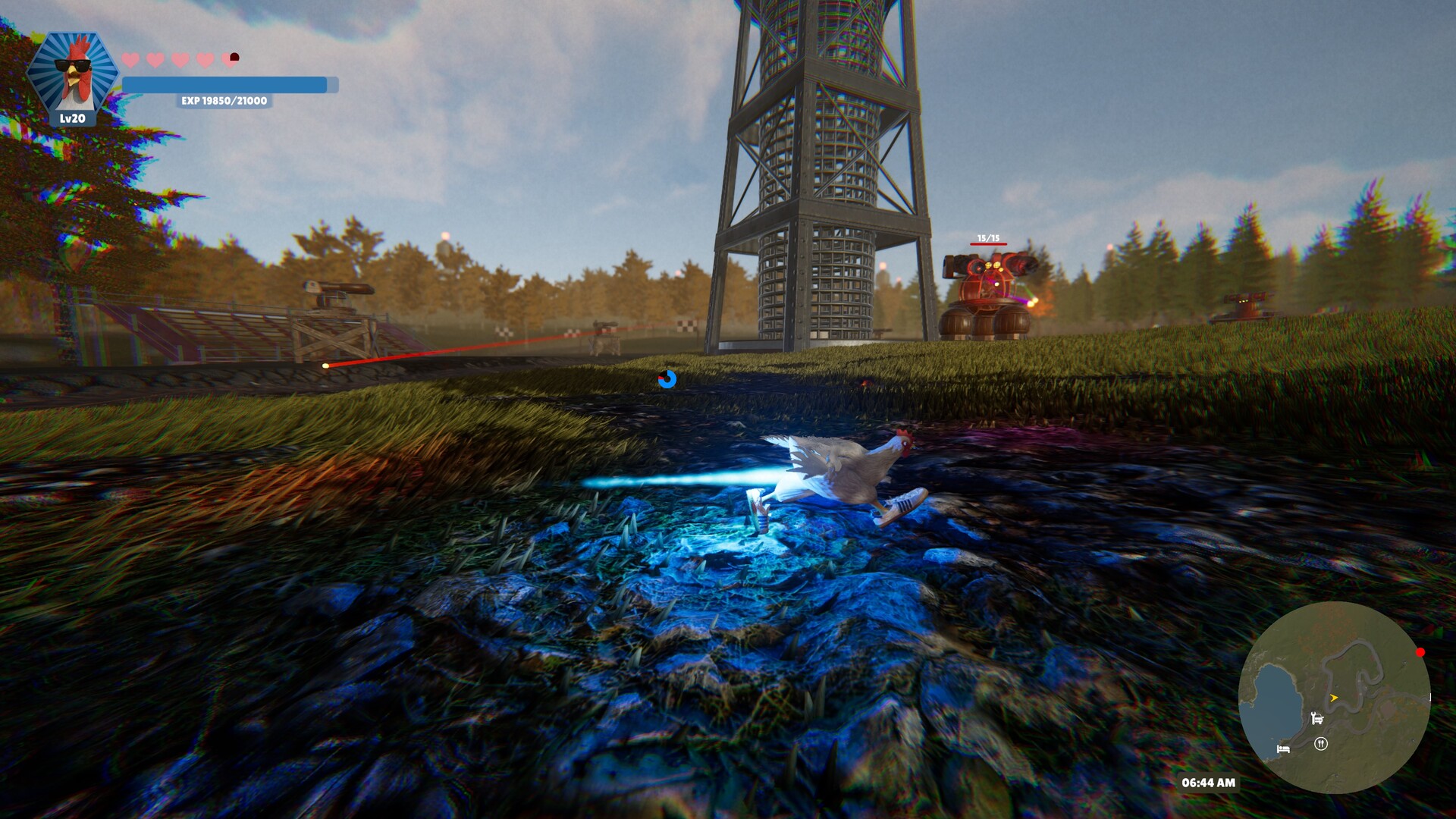Image resolution: width=1456 pixels, height=819 pixels.
Task: Select the yellow player arrow on minimap
Action: (x=1334, y=698)
